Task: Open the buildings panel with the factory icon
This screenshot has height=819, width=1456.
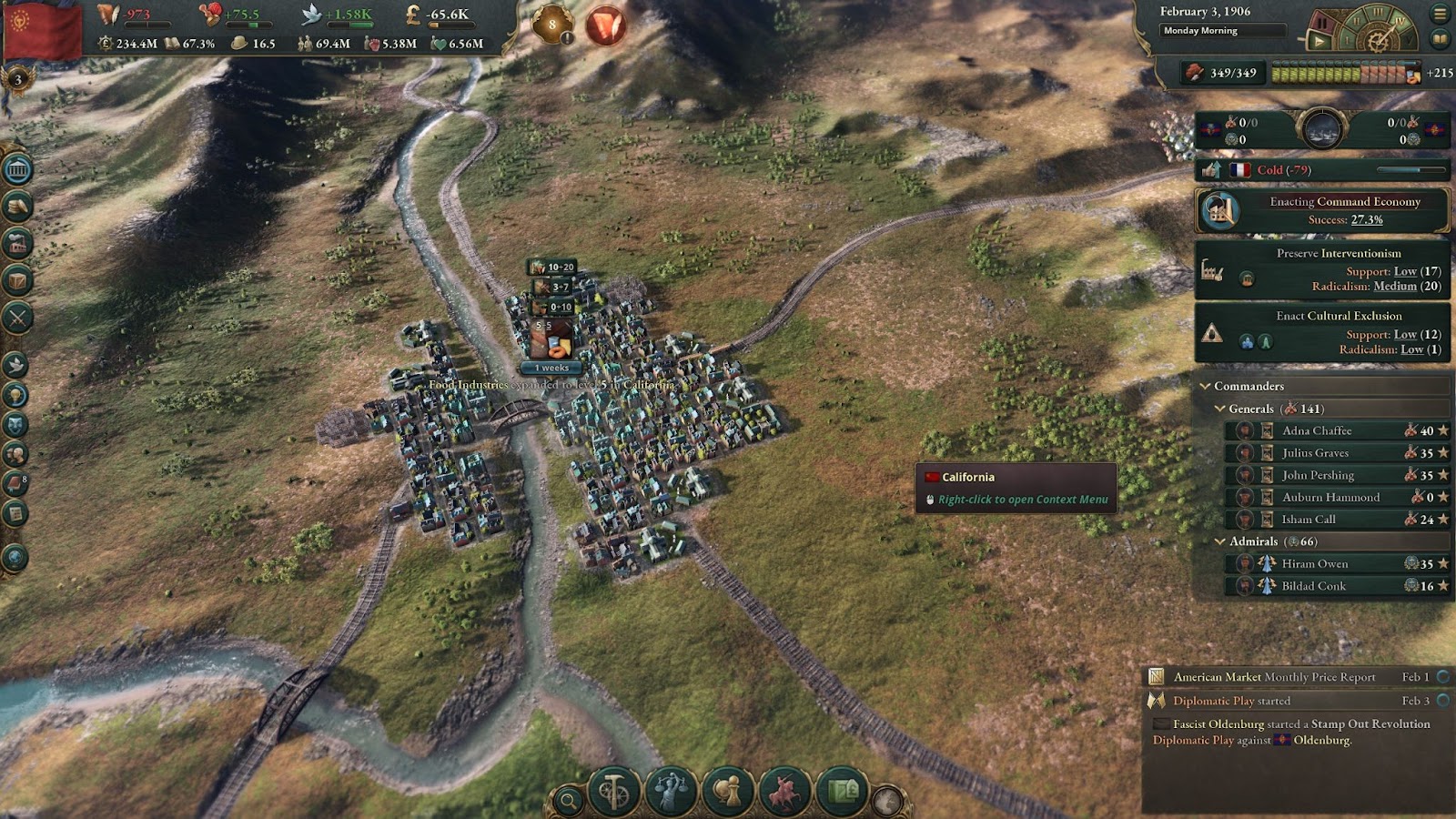Action: (x=18, y=244)
